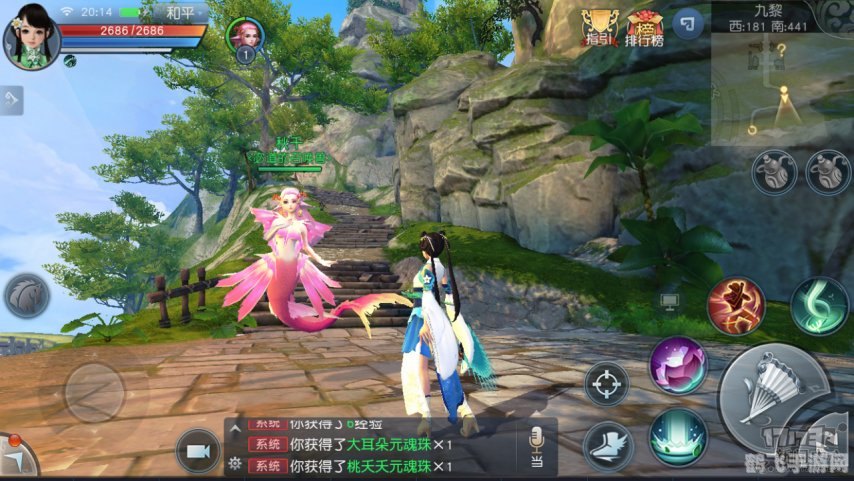
Task: Open the player character portrait
Action: coord(32,36)
